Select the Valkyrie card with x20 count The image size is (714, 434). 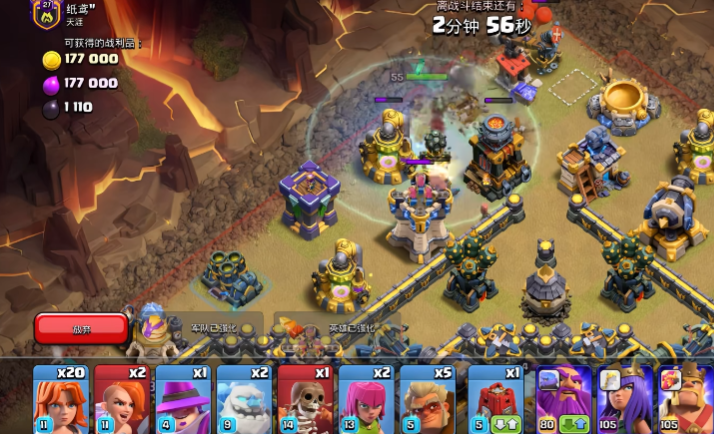pos(61,398)
